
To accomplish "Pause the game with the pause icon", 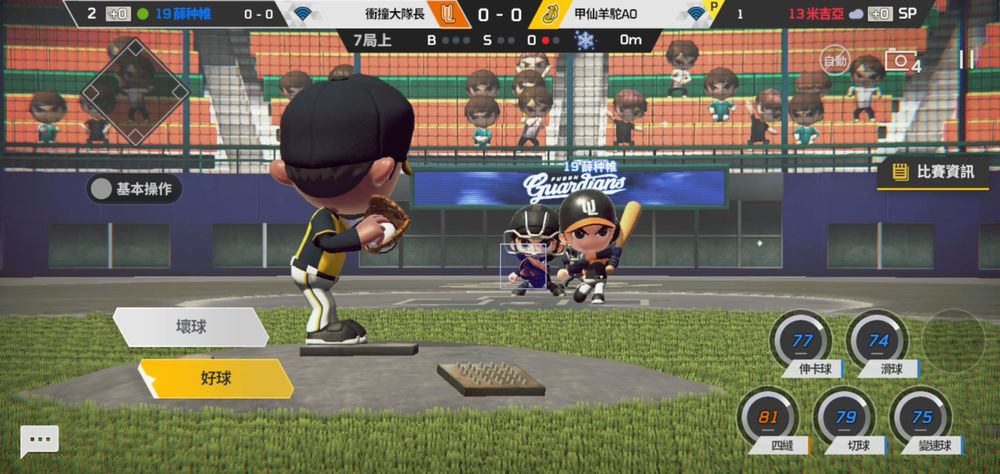I will [966, 60].
